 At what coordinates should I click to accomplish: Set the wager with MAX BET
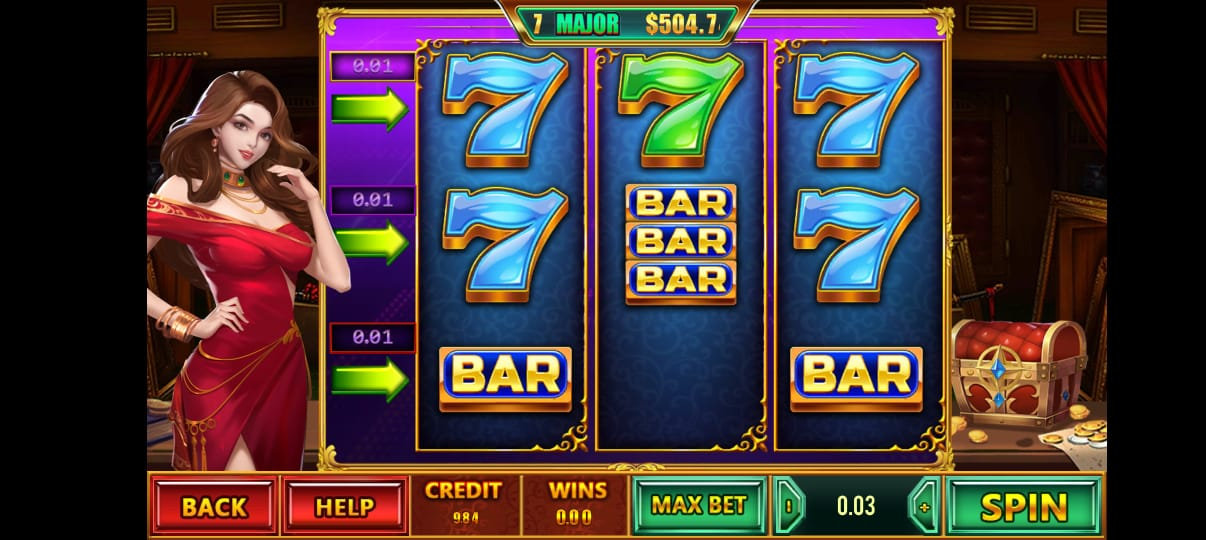pyautogui.click(x=698, y=505)
